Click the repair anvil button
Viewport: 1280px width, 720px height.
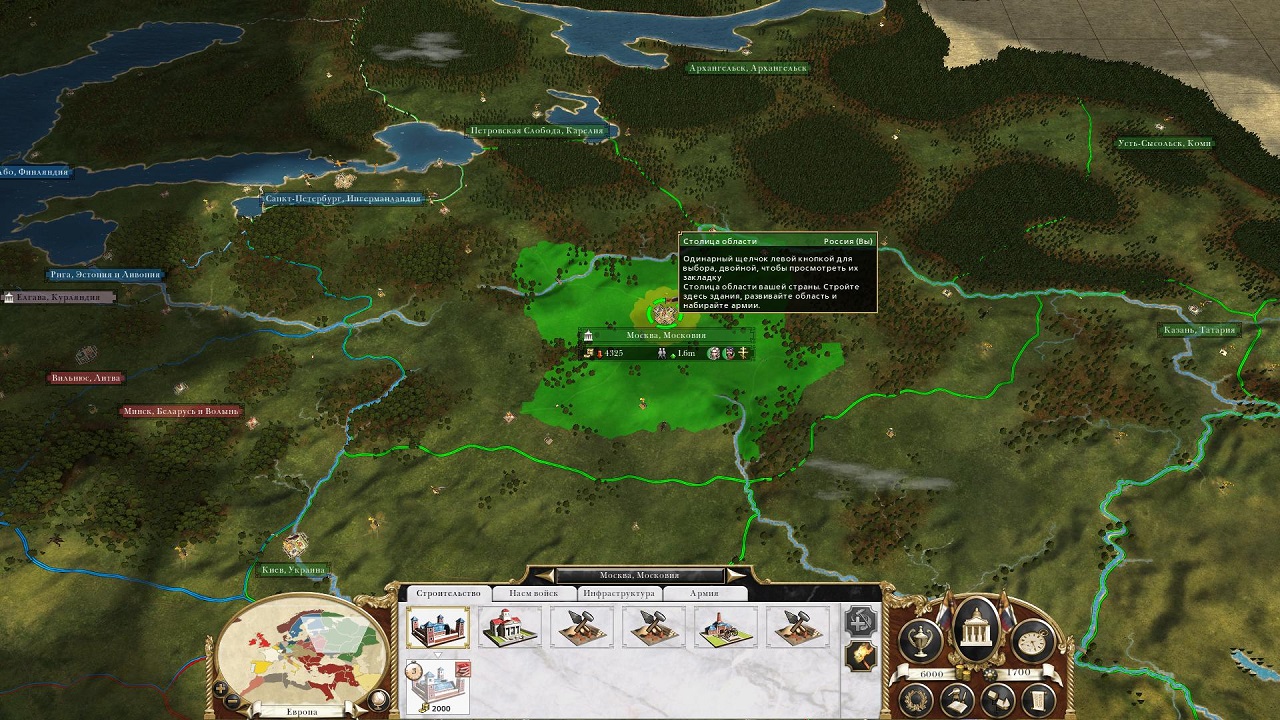point(860,621)
